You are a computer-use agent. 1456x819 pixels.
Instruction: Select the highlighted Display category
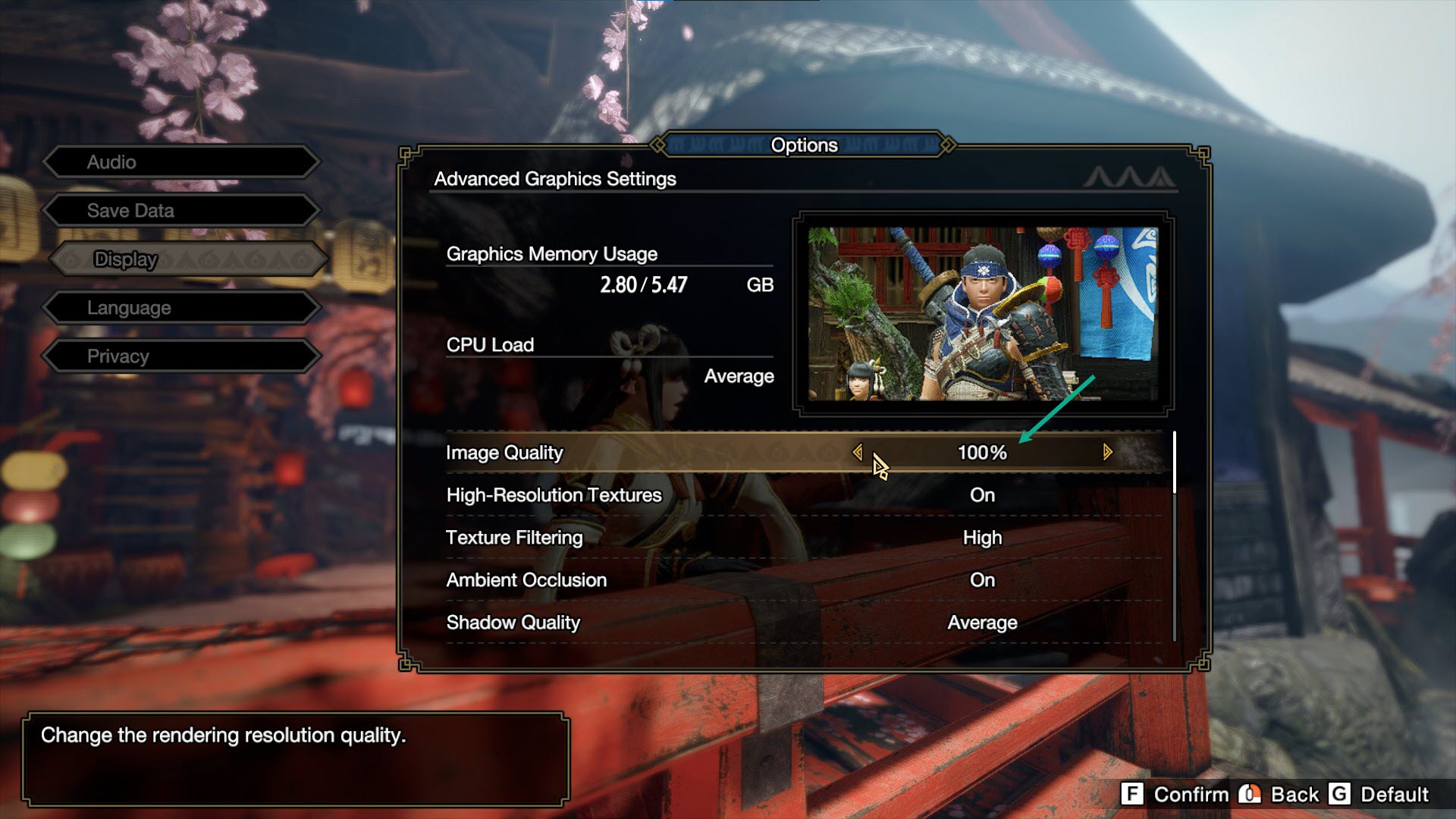[182, 259]
